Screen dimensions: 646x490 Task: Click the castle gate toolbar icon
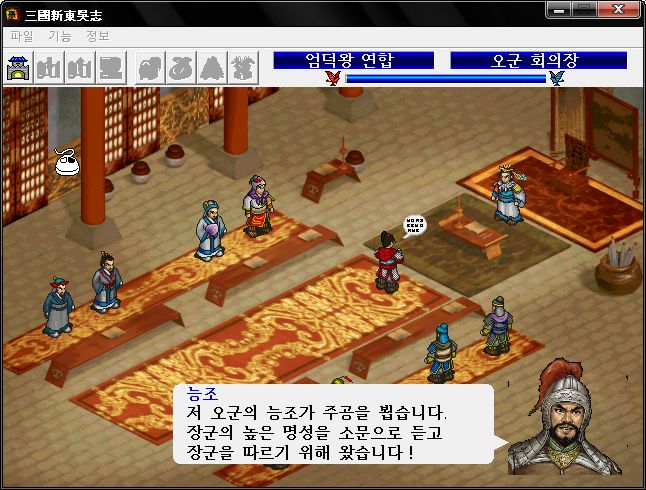click(x=19, y=67)
